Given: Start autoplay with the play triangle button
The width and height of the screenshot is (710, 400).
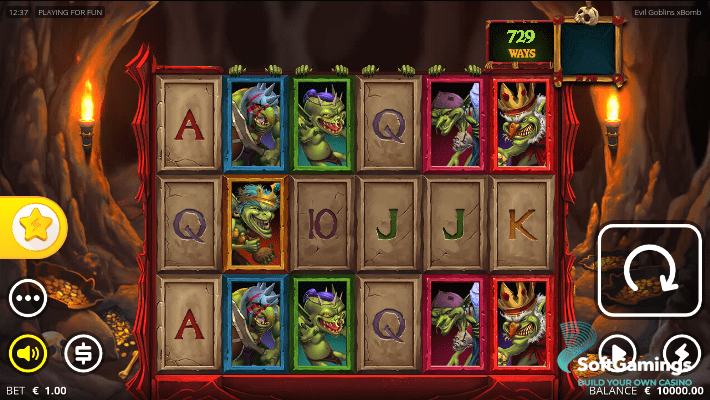Looking at the screenshot, I should coord(617,352).
